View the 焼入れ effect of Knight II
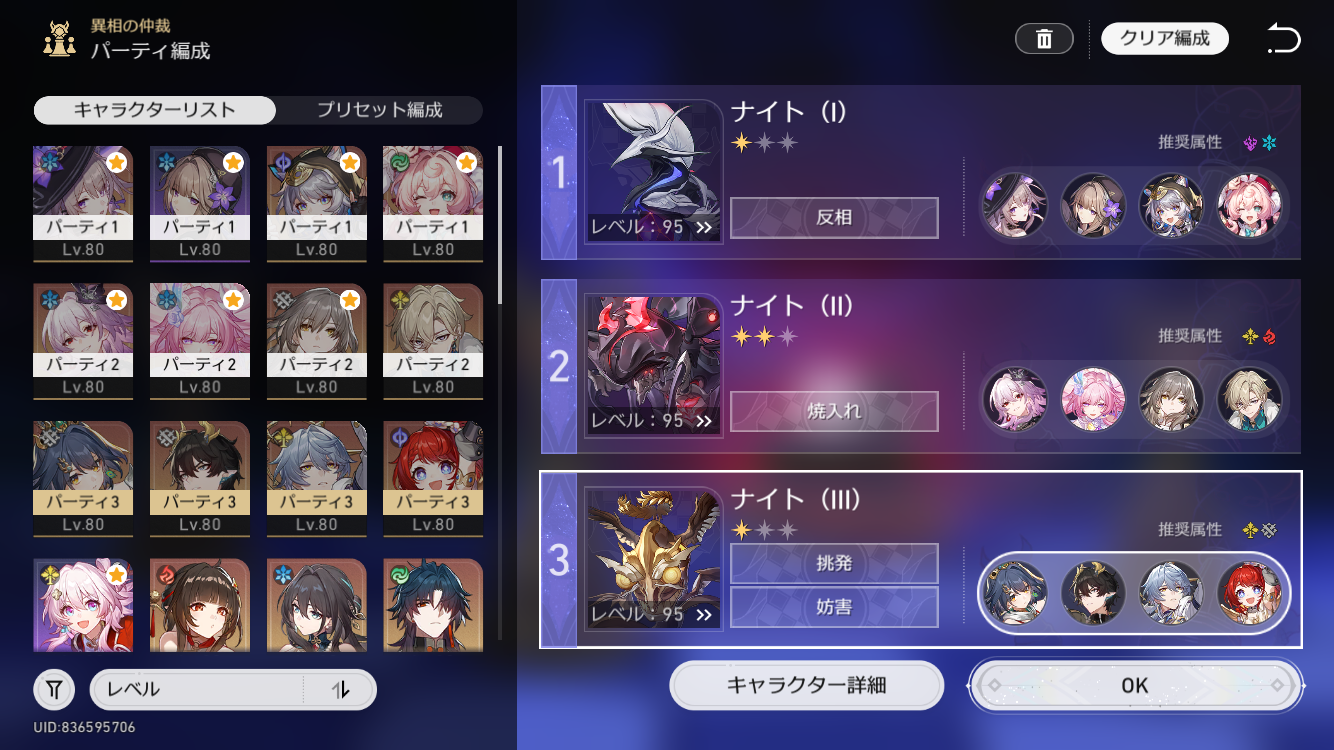 point(834,411)
